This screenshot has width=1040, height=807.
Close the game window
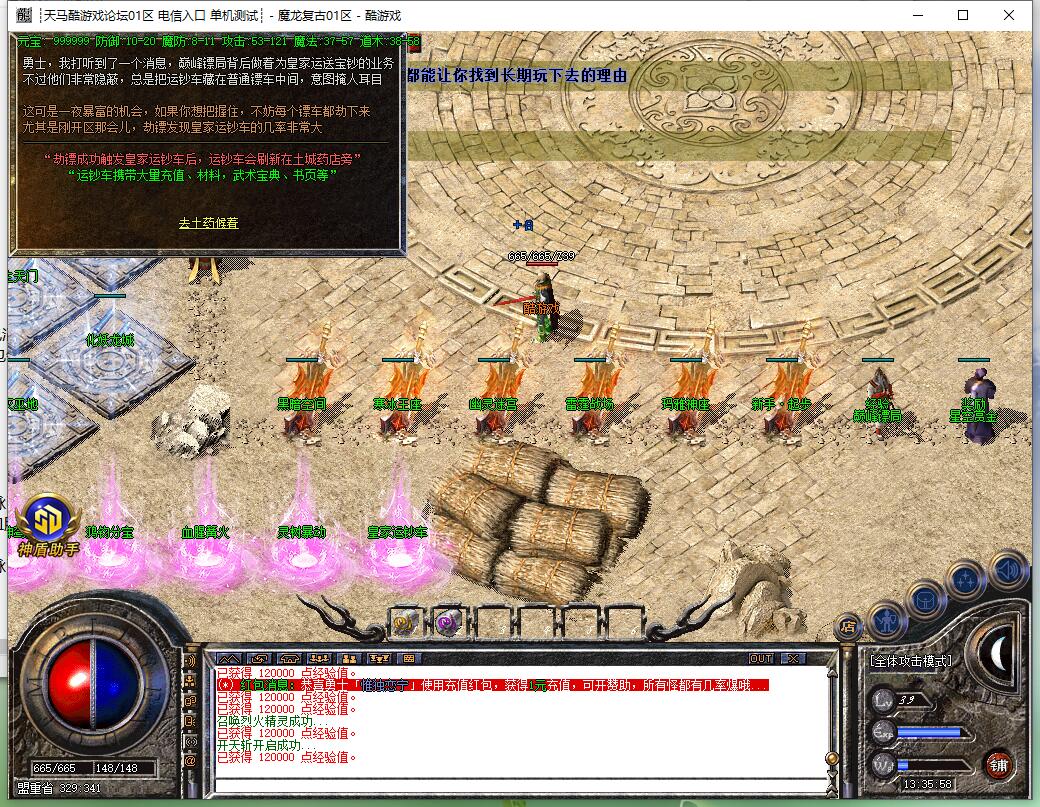(1009, 15)
